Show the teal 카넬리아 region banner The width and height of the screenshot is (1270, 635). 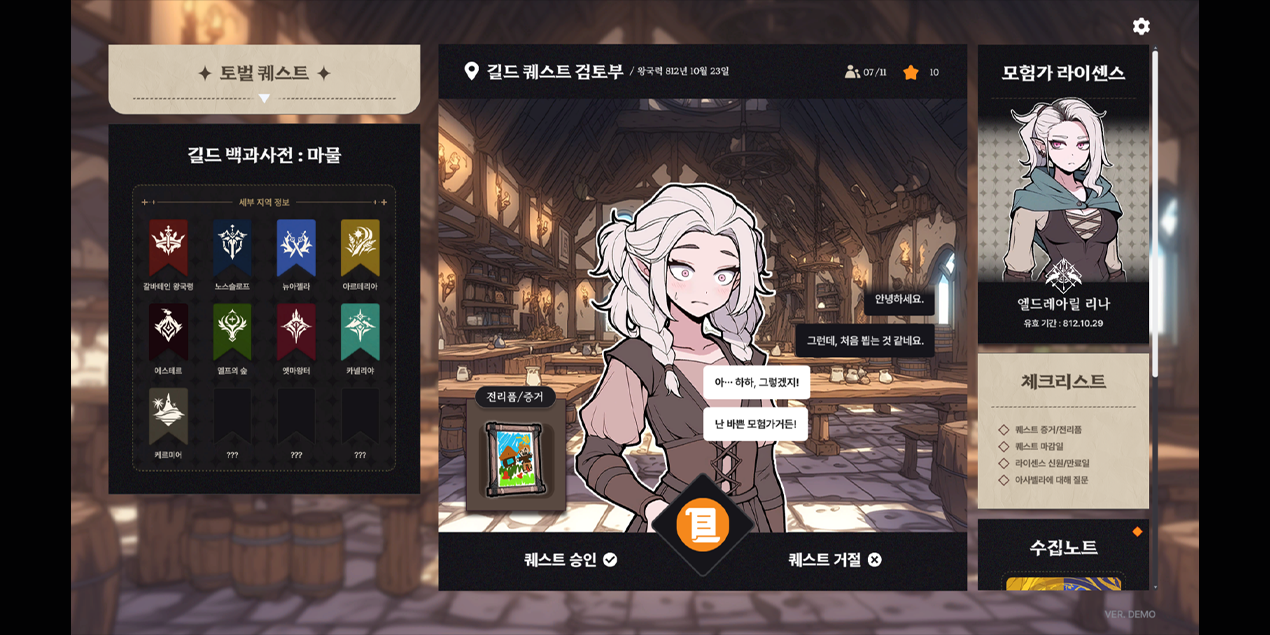(x=360, y=331)
